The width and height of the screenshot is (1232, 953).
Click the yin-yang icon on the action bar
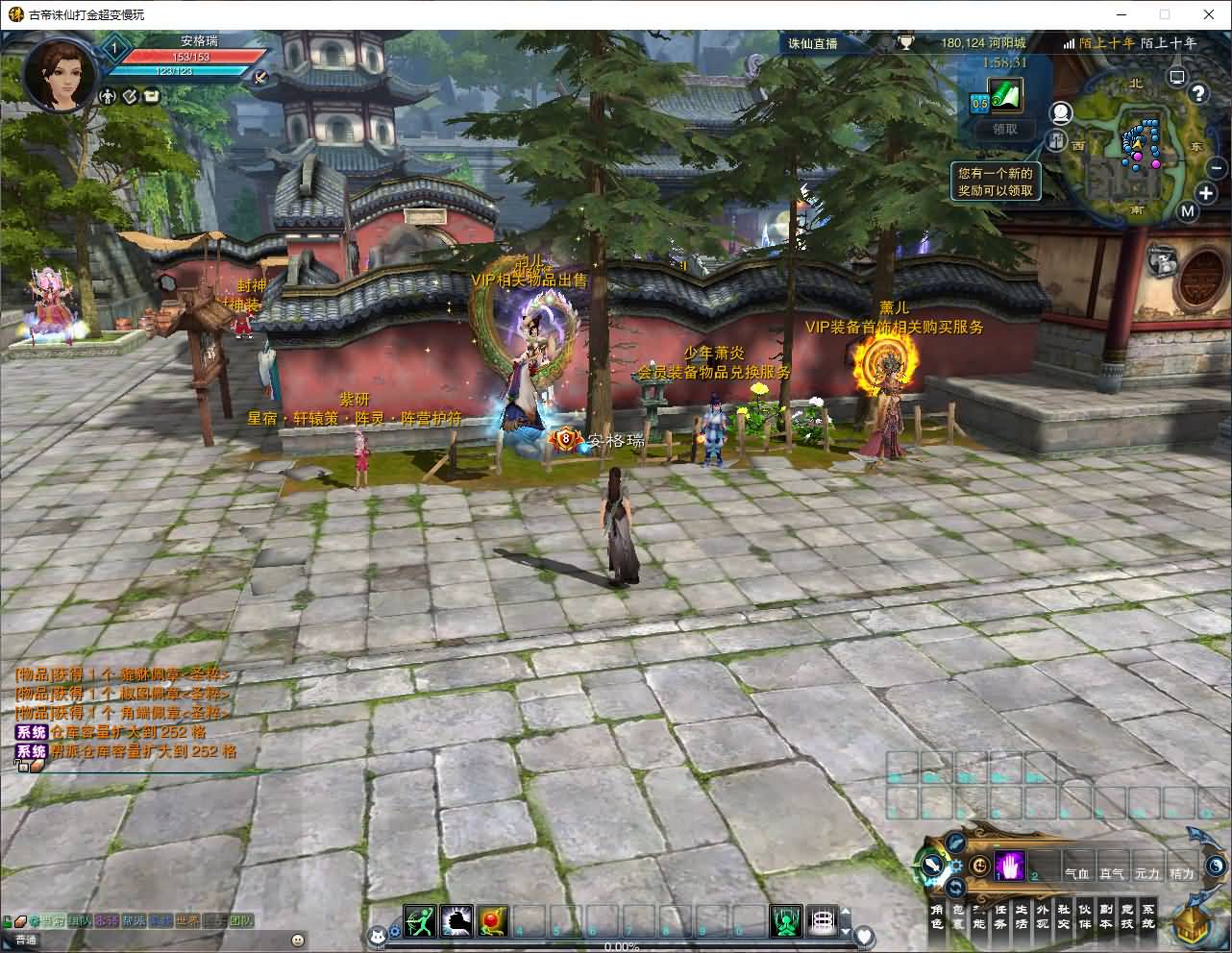(x=1215, y=865)
